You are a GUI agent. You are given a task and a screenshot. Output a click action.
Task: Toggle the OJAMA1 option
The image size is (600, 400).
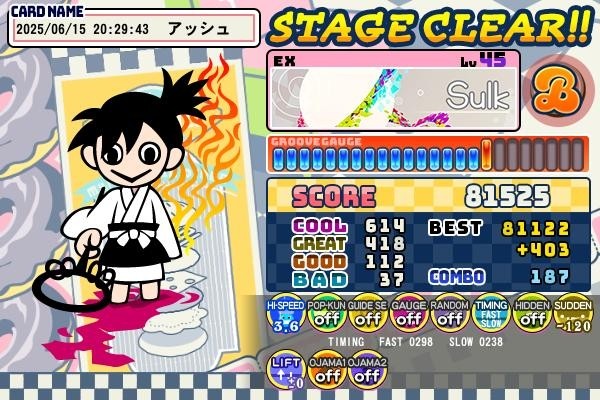[326, 370]
